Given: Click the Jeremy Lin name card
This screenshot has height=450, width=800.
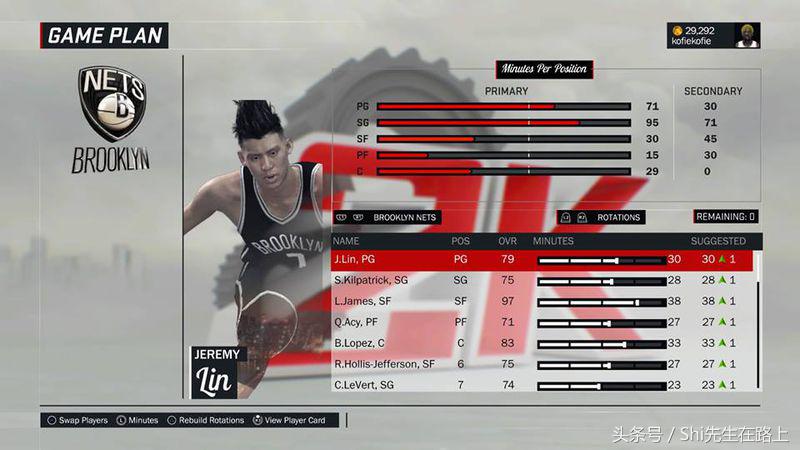Looking at the screenshot, I should pyautogui.click(x=214, y=372).
